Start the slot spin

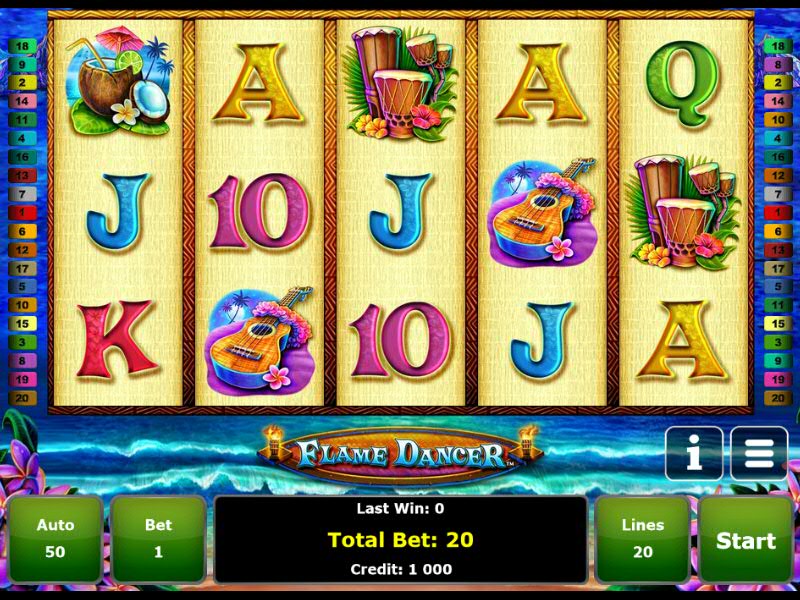pyautogui.click(x=745, y=540)
